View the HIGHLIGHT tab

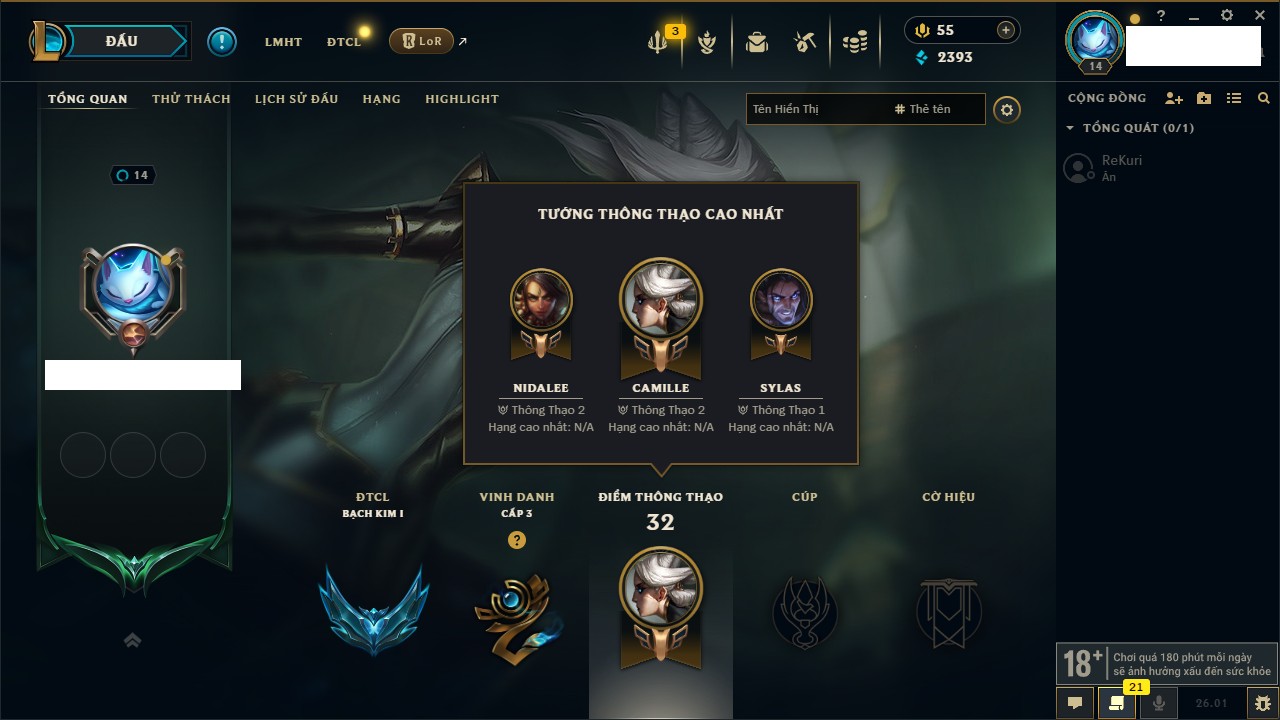(x=461, y=99)
